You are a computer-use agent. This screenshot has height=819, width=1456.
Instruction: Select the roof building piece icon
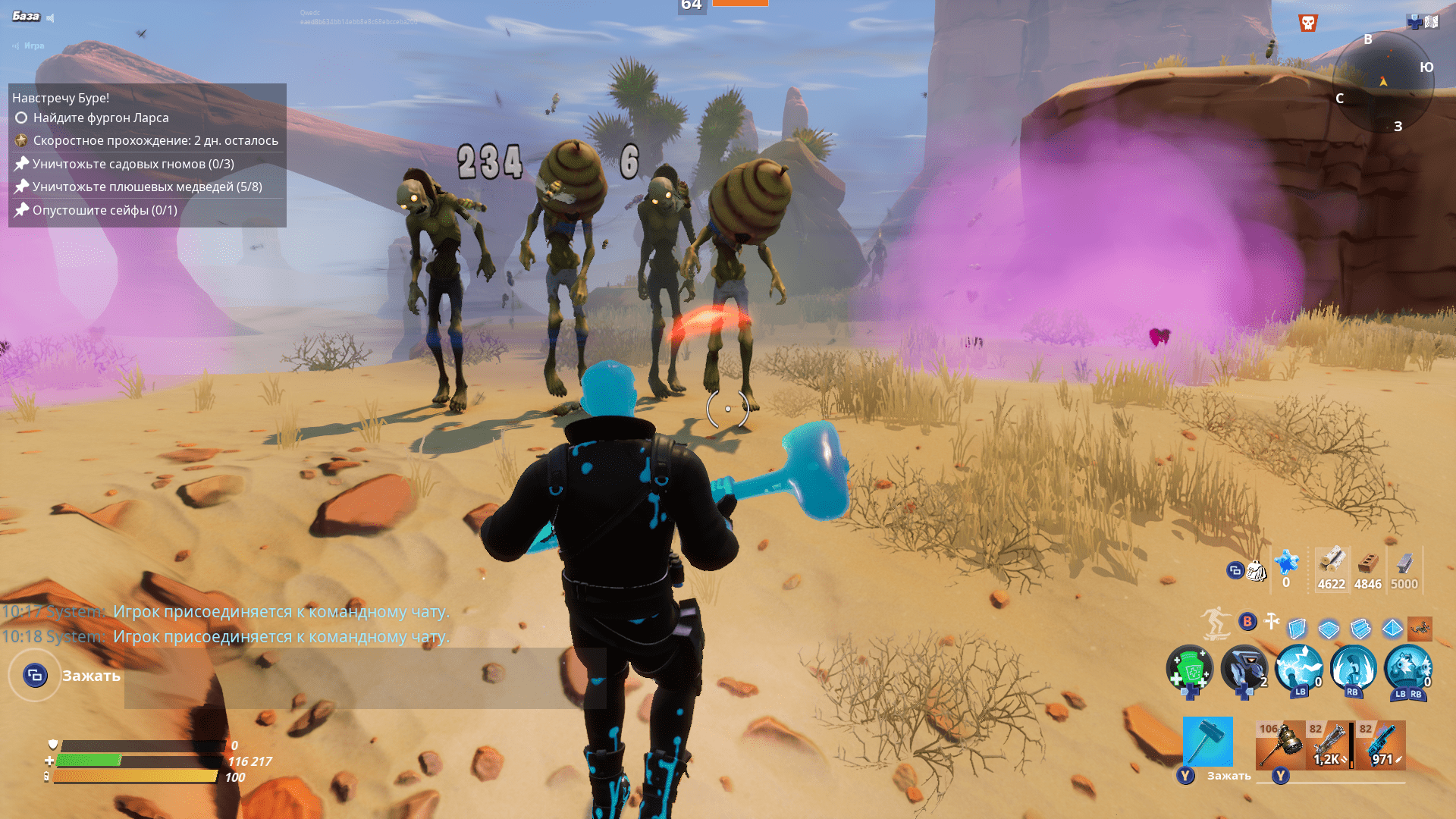(x=1392, y=628)
